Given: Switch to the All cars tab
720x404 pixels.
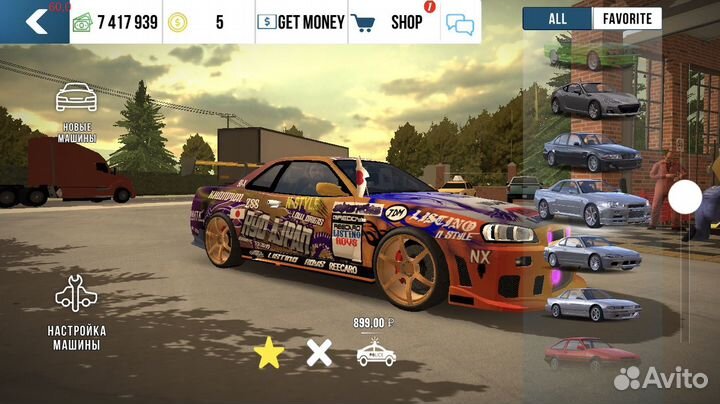Looking at the screenshot, I should tap(557, 18).
